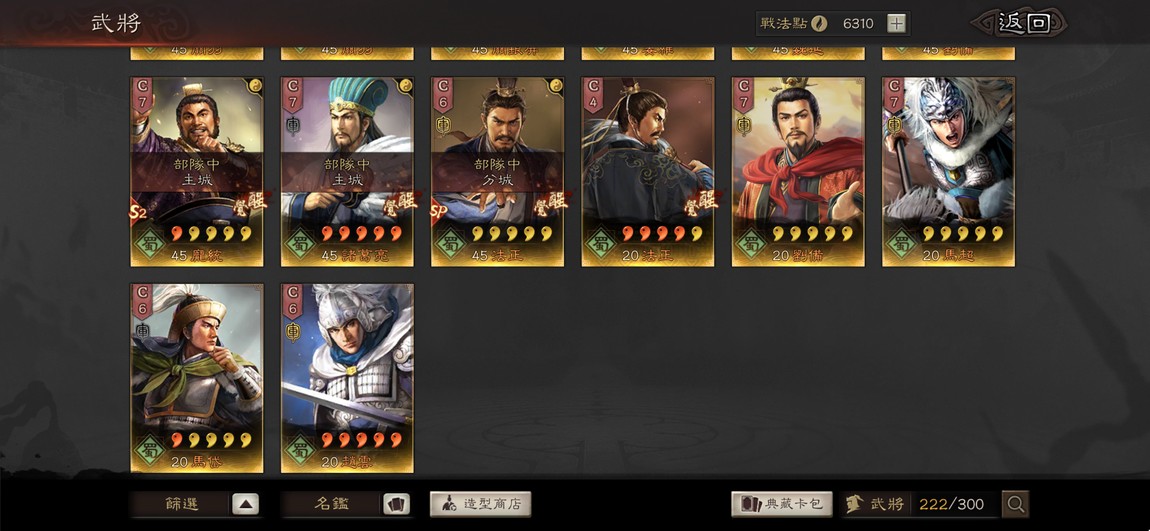Screen dimensions: 1150x531
Task: Open the 劉備 general card
Action: click(x=798, y=172)
